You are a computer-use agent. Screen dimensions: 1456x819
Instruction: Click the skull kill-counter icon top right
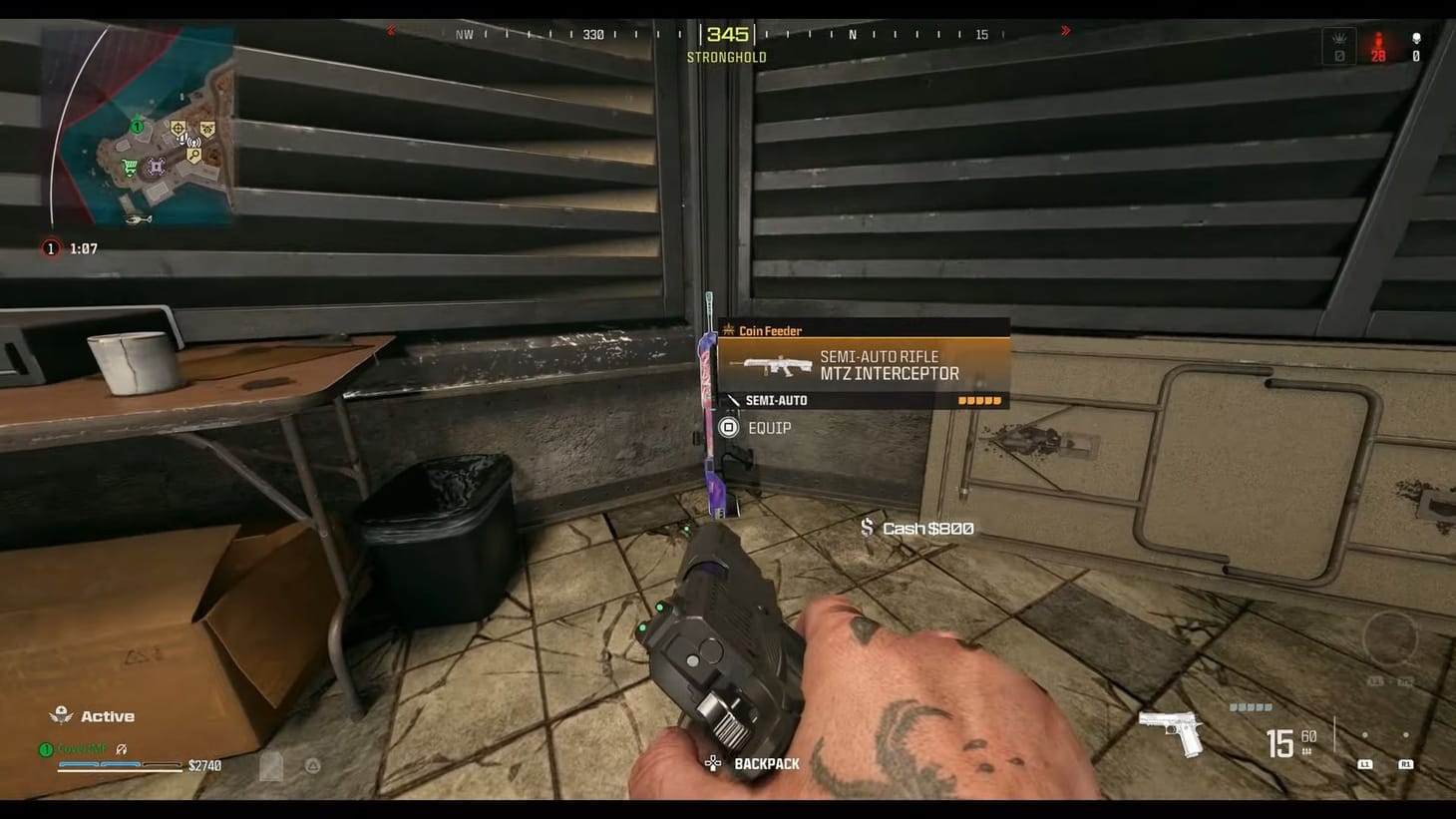coord(1417,40)
